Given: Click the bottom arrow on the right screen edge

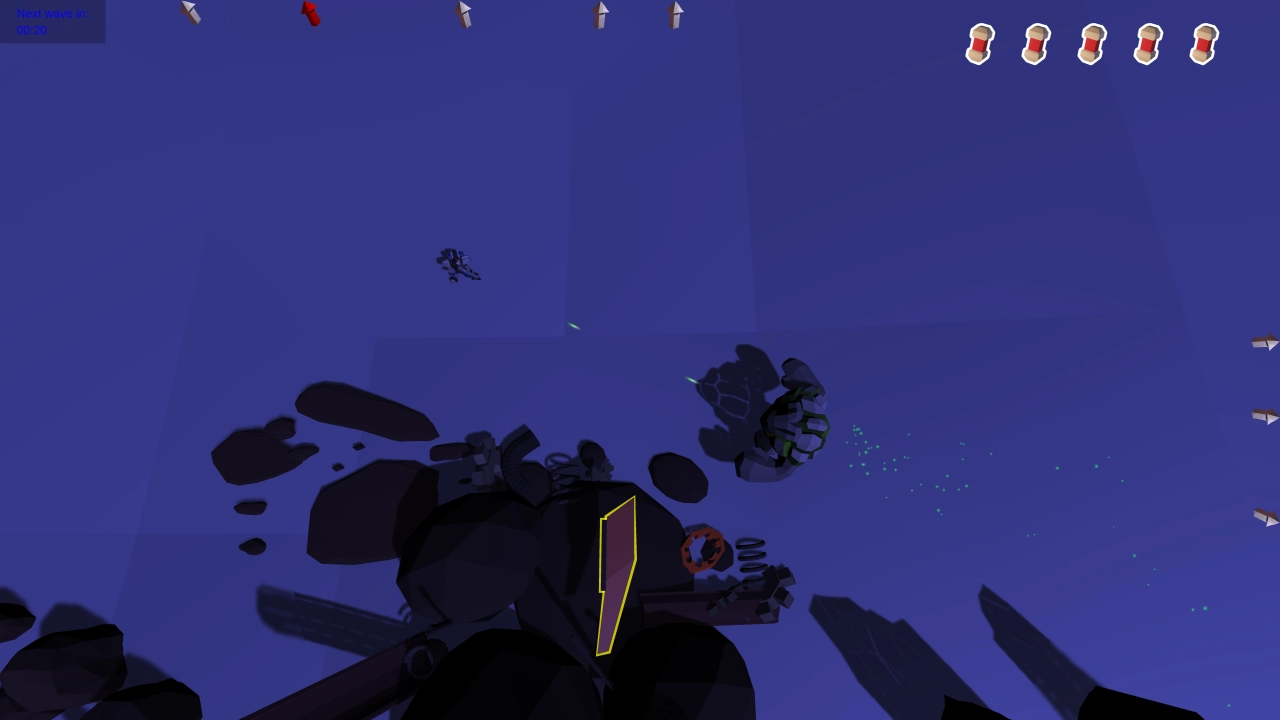Looking at the screenshot, I should pyautogui.click(x=1264, y=518).
